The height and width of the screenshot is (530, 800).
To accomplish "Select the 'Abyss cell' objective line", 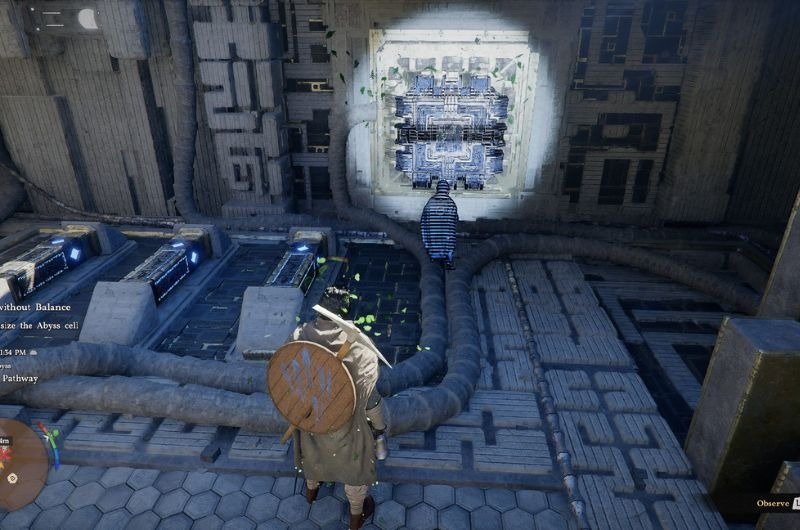I will pyautogui.click(x=40, y=325).
